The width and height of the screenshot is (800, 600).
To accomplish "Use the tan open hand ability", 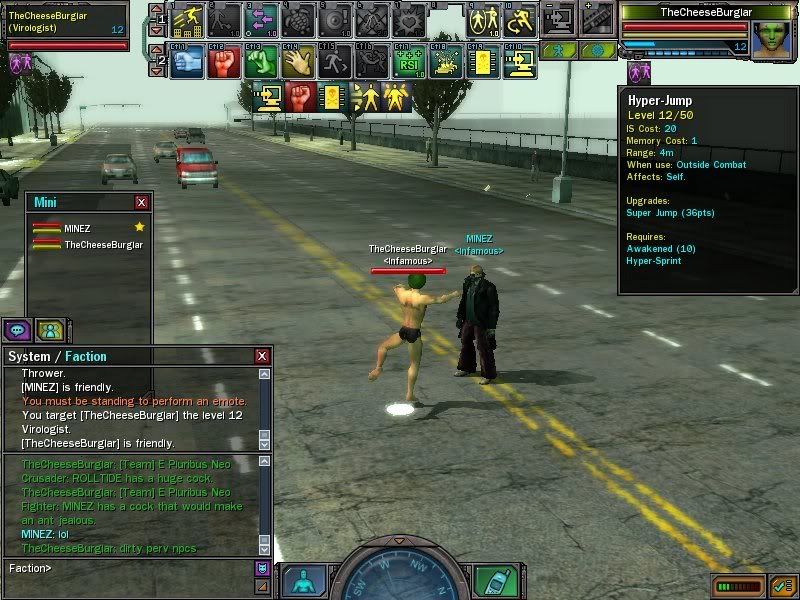I will click(298, 61).
